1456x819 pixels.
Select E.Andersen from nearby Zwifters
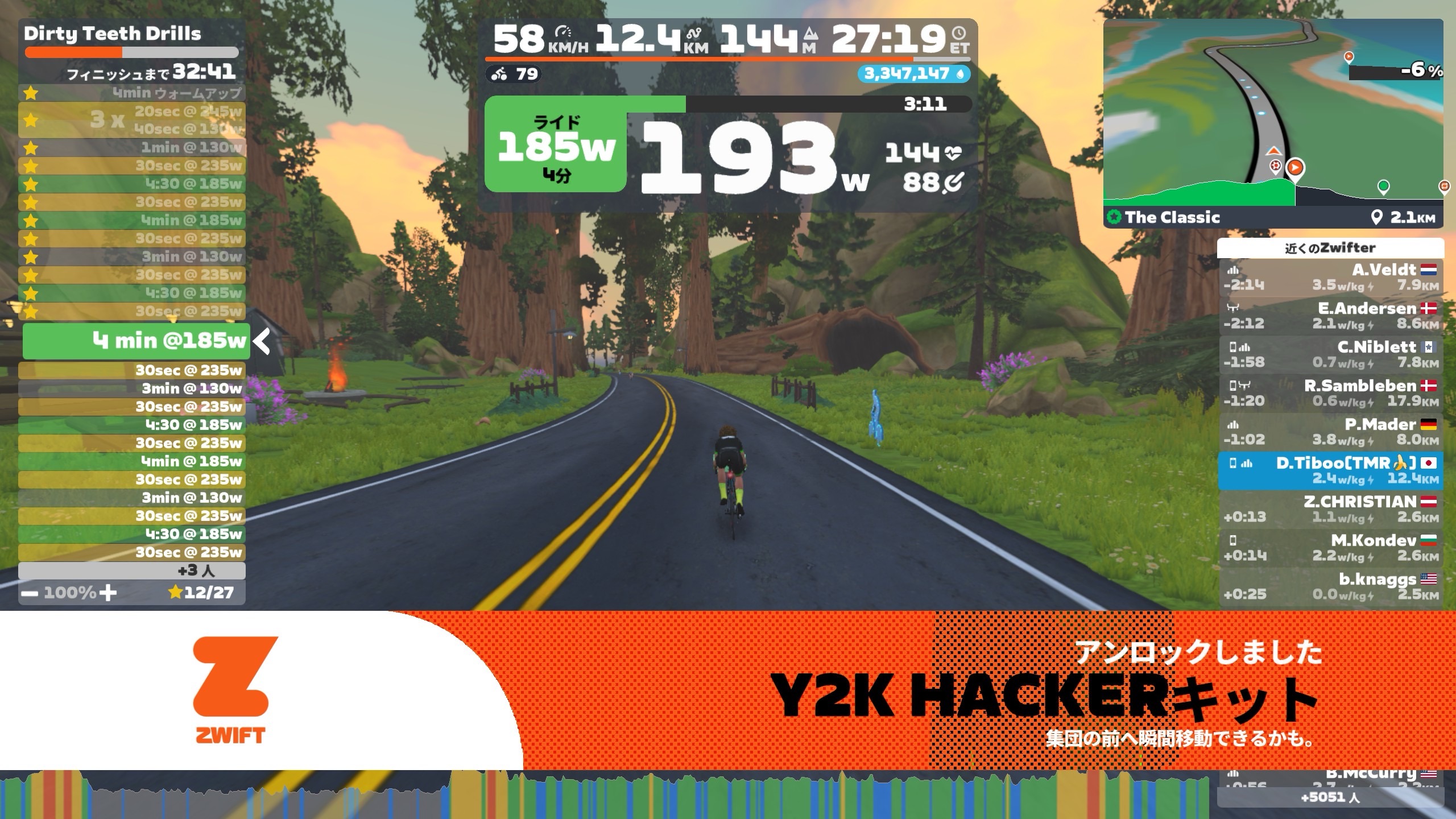pos(1330,316)
